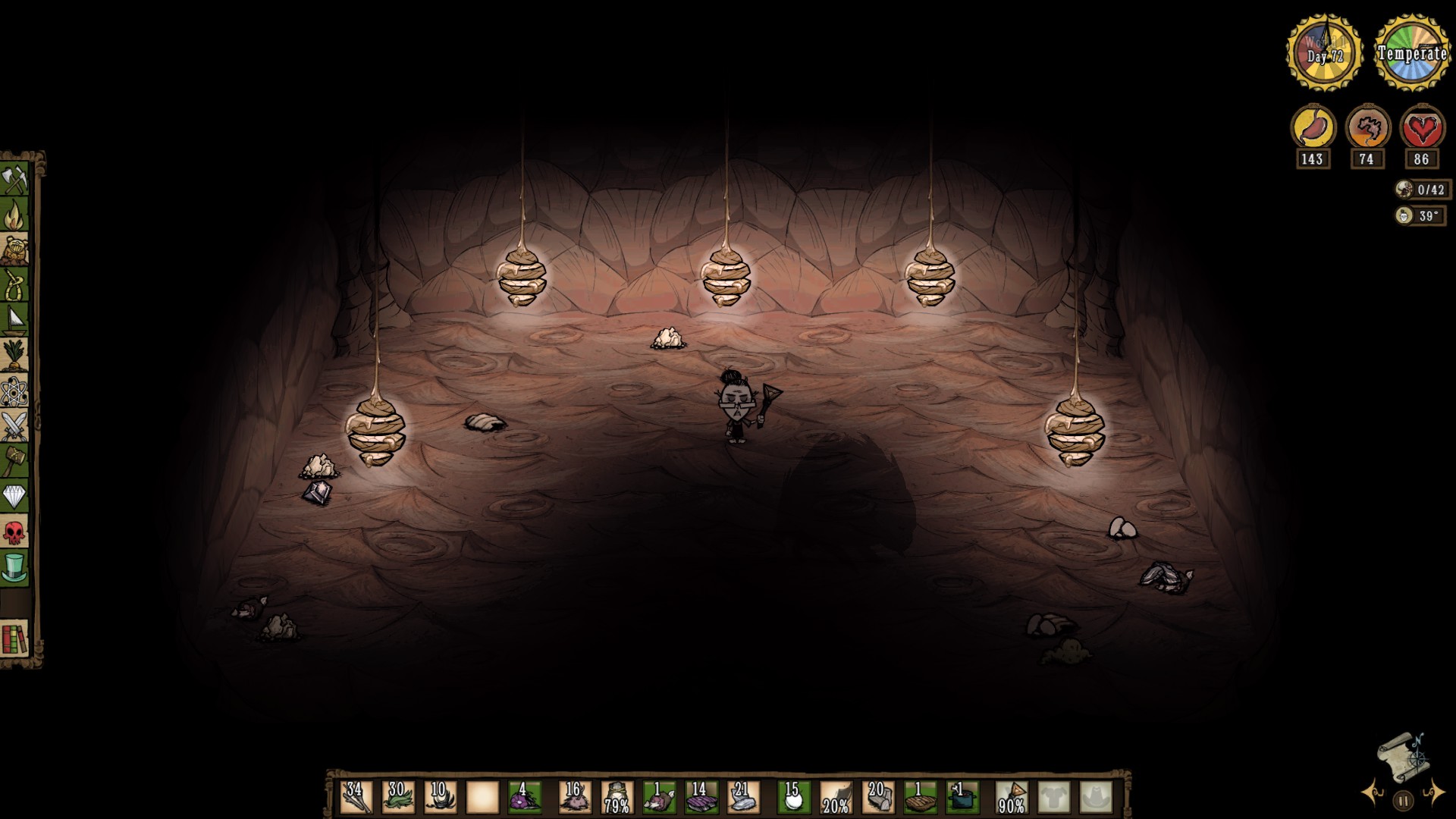1456x819 pixels.
Task: Choose the crossed swords Fight tab
Action: click(14, 426)
